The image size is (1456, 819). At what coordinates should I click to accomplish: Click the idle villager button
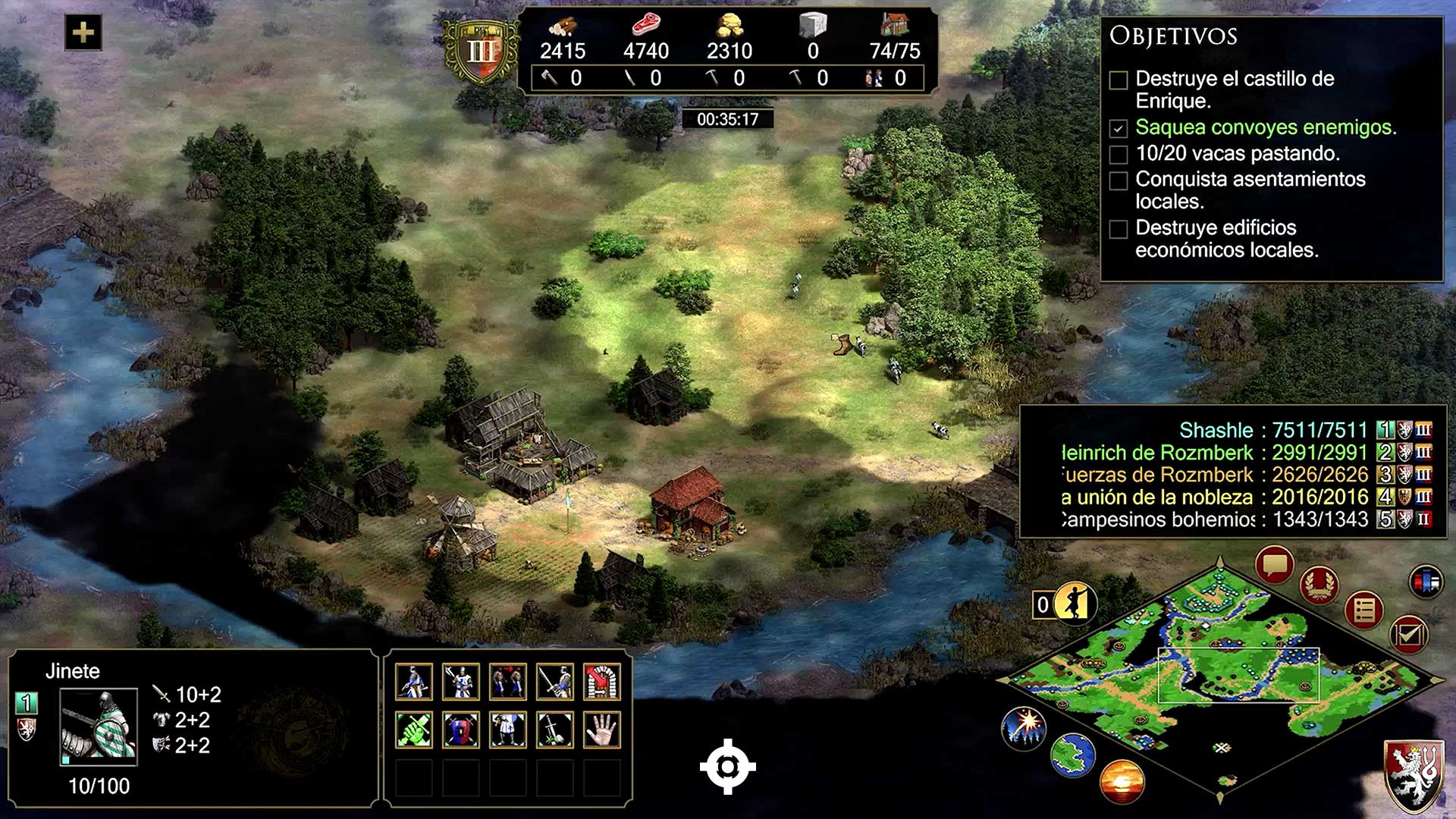[x=1074, y=604]
